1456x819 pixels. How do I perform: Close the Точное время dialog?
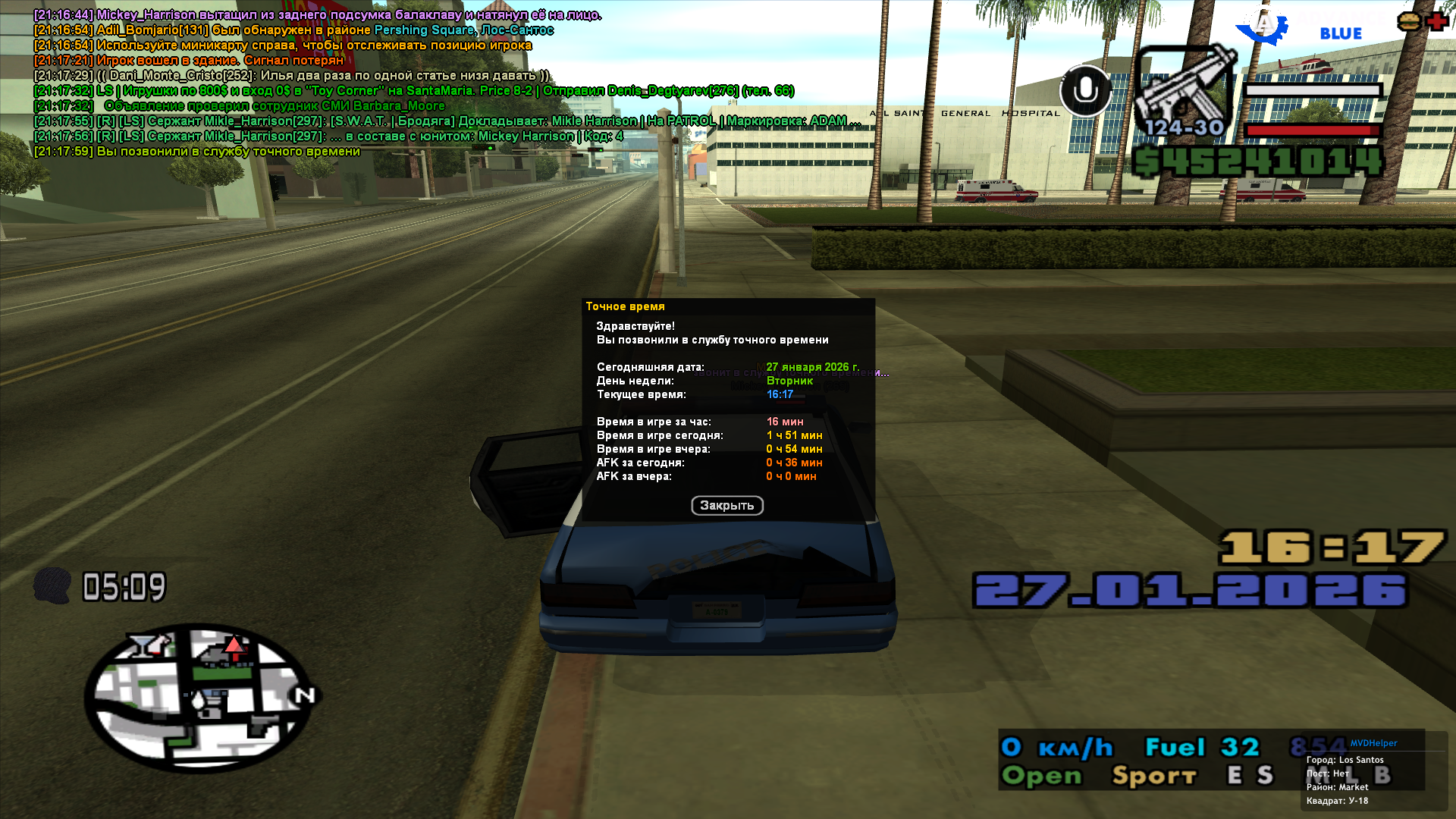click(x=726, y=506)
